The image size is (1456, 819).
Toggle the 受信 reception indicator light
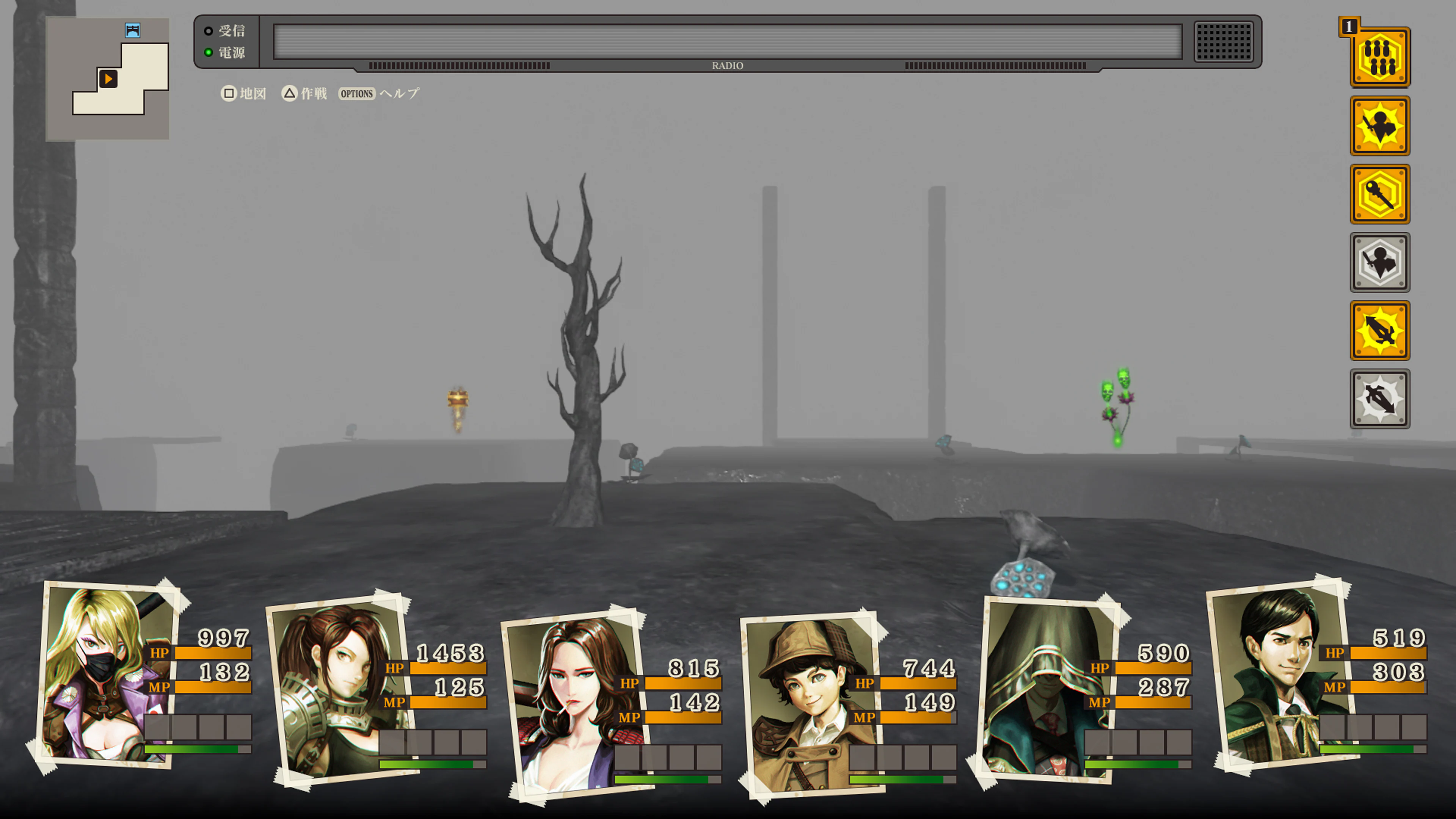(x=209, y=31)
